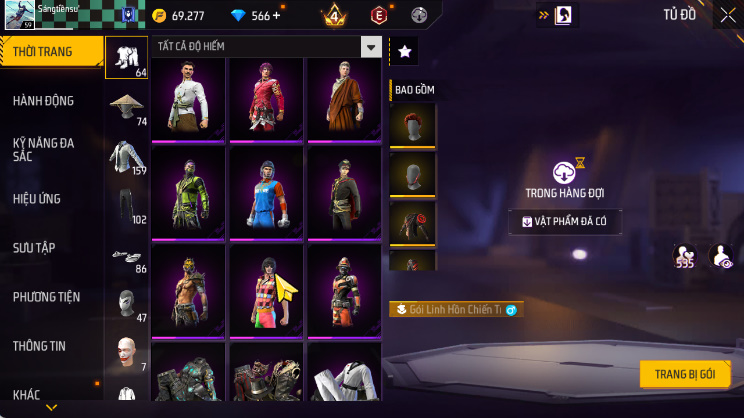Click the Trang Bị Gói button
Screen dimensions: 744x418
685,374
